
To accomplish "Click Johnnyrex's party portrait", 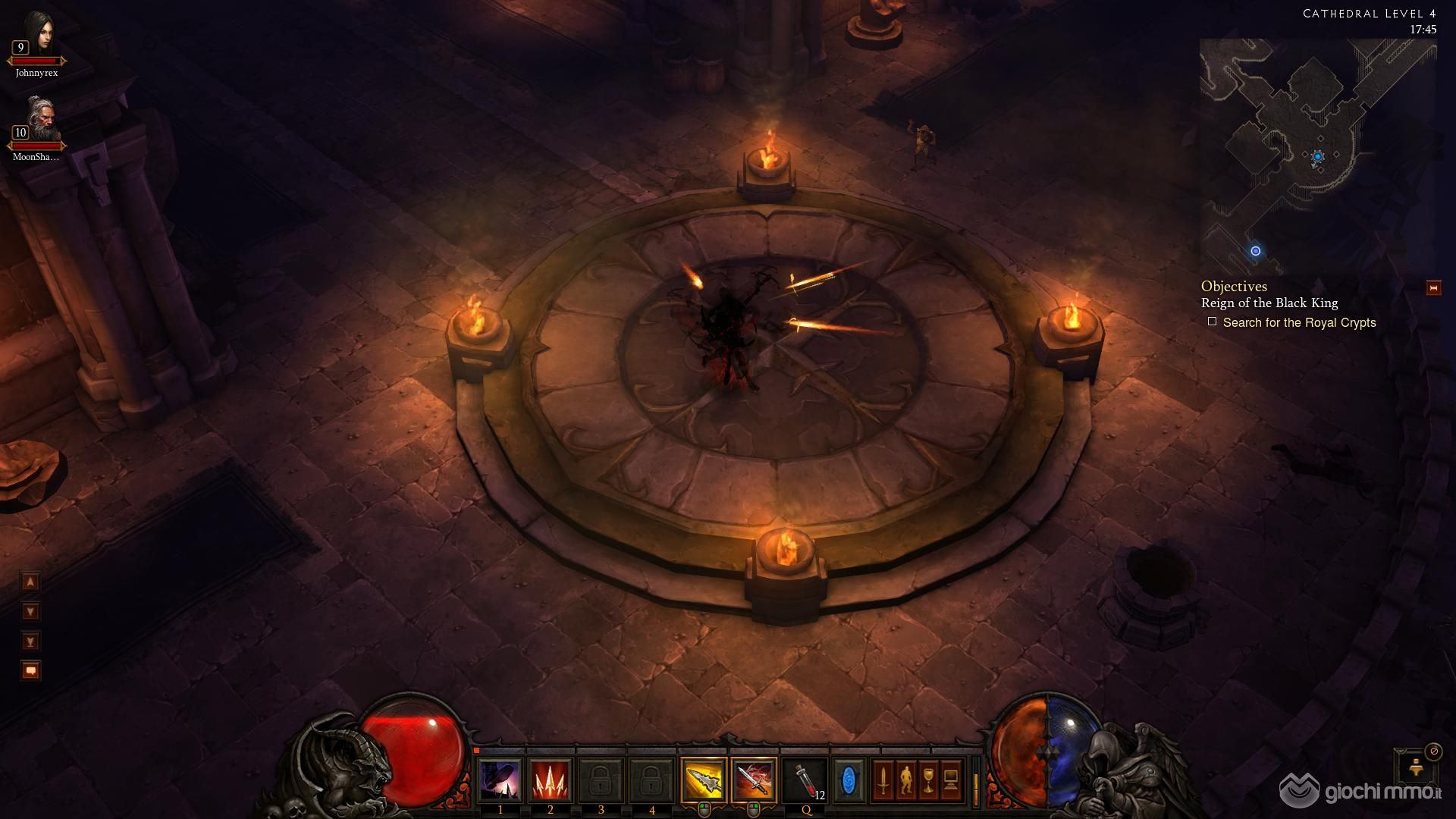I will [36, 36].
